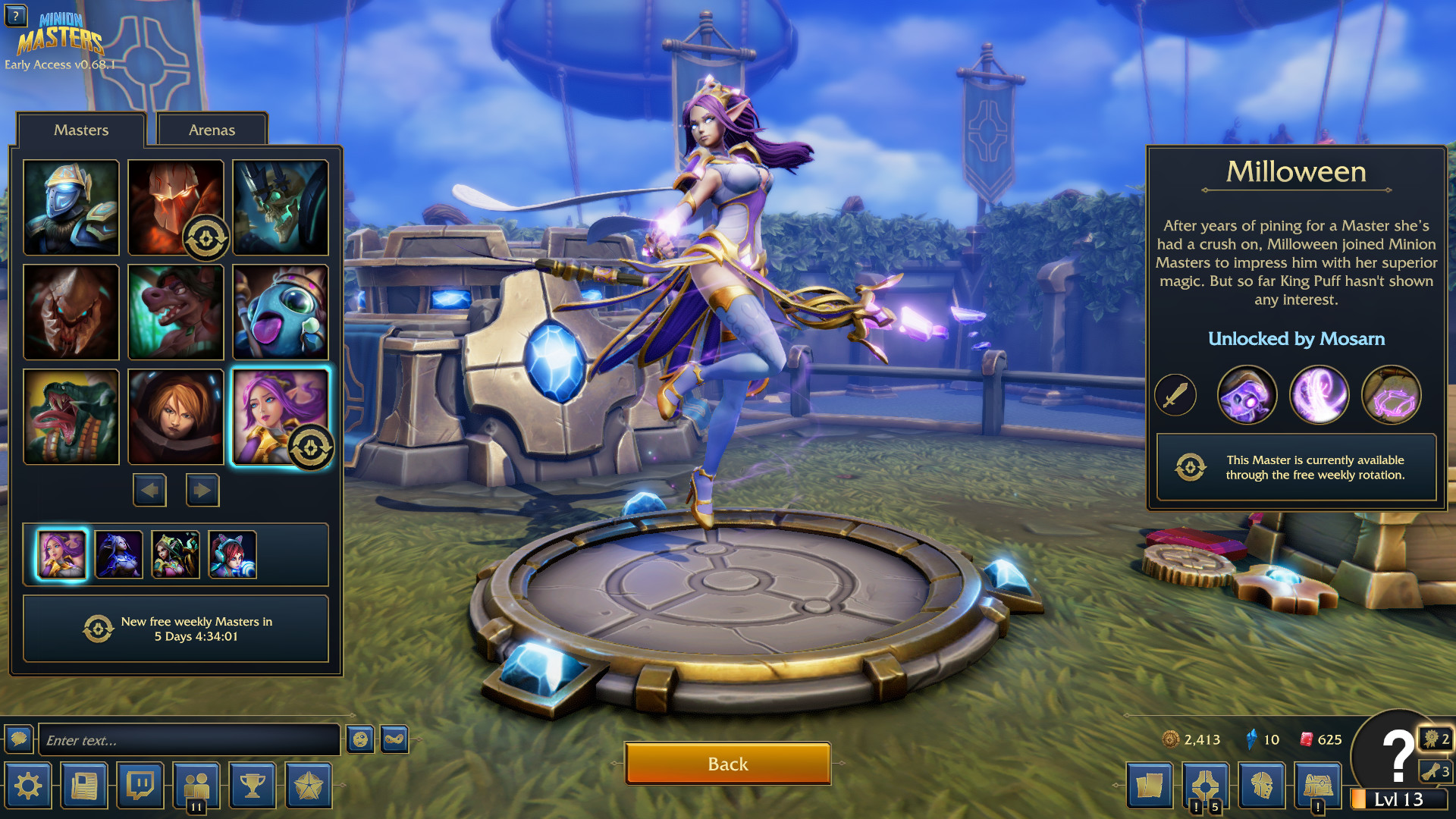
Task: Click the Back button
Action: [727, 764]
